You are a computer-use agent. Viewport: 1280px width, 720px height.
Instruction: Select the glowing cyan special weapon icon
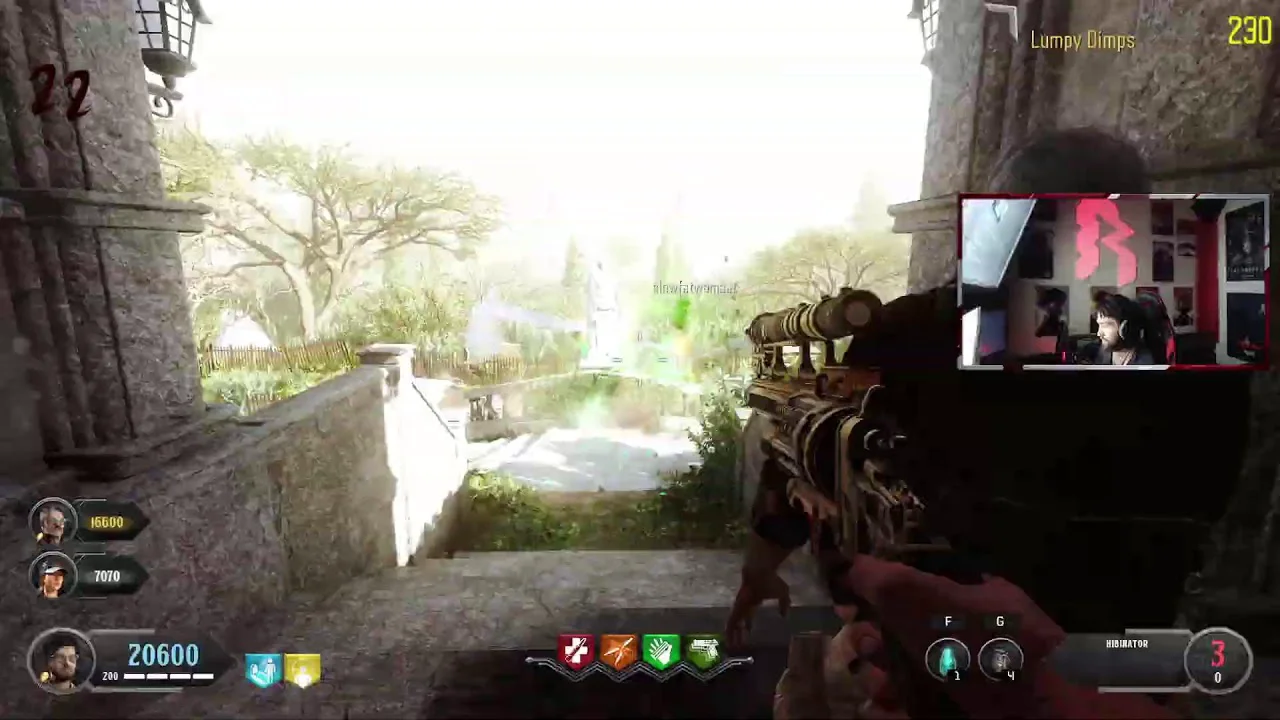[947, 658]
